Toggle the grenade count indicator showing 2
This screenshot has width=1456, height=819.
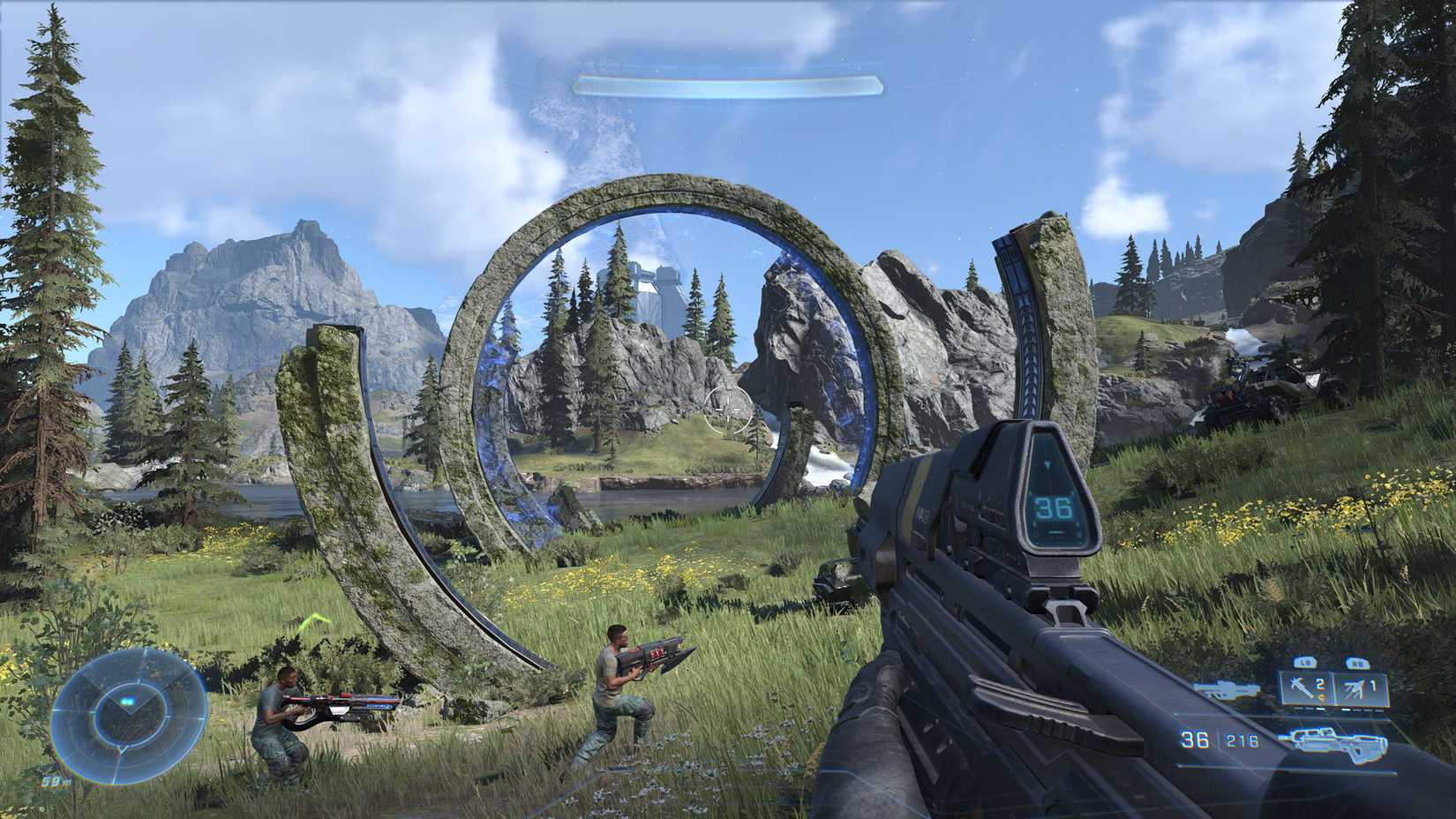point(1318,684)
